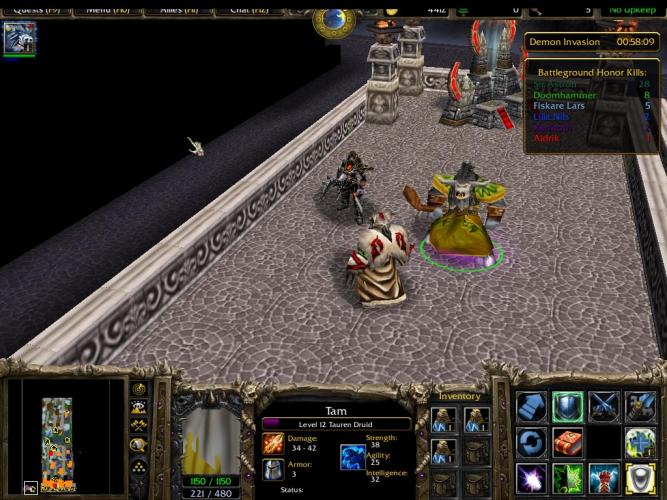Select the hero portrait icon at top-left
Screen dimensions: 667x500
(20, 38)
